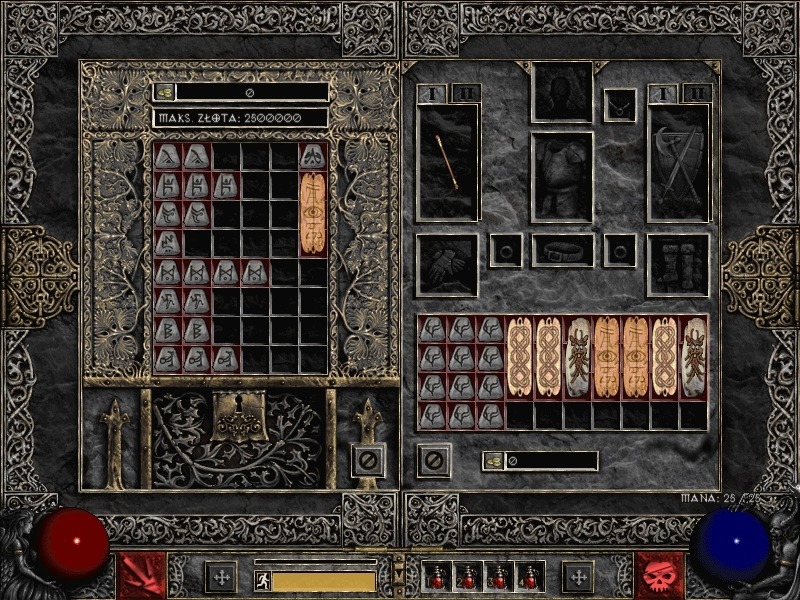
Task: Close the stash panel
Action: [x=369, y=460]
